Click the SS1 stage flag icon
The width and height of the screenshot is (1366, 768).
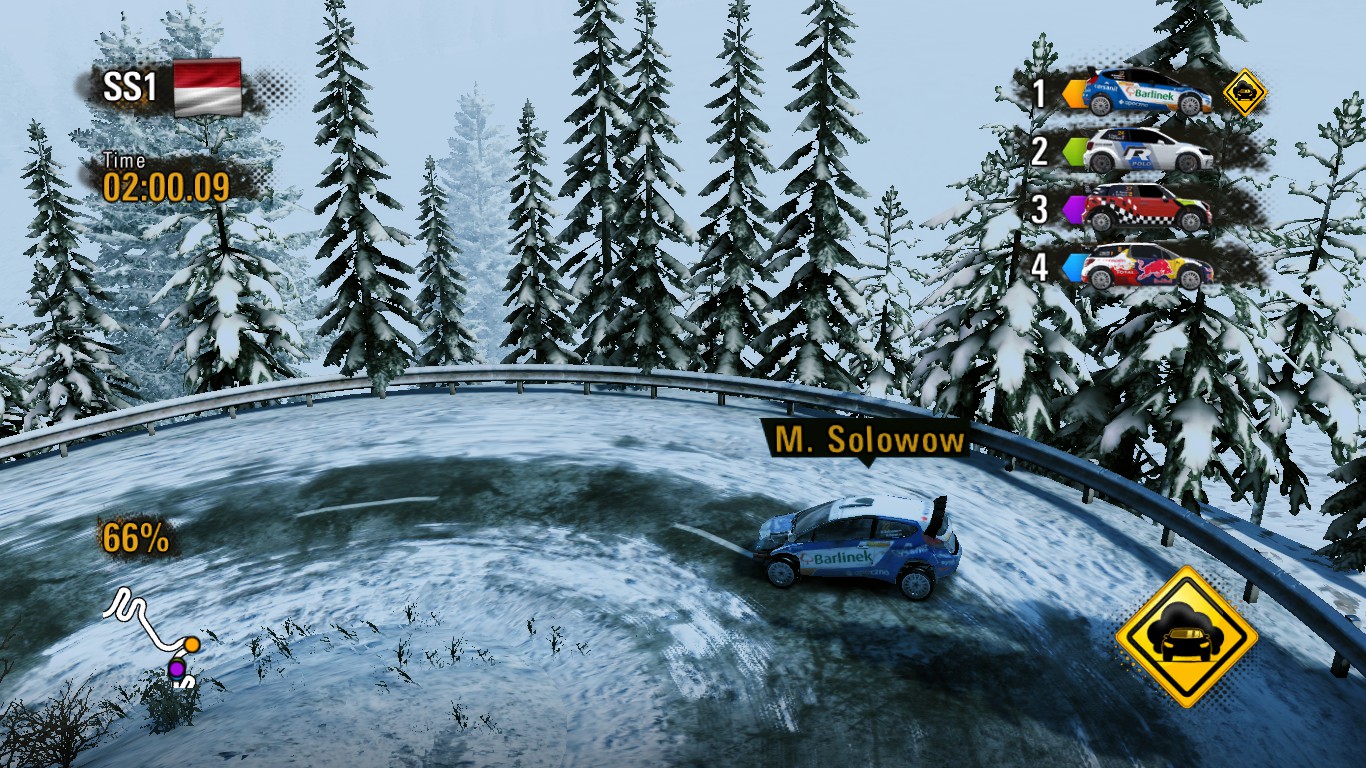[208, 87]
